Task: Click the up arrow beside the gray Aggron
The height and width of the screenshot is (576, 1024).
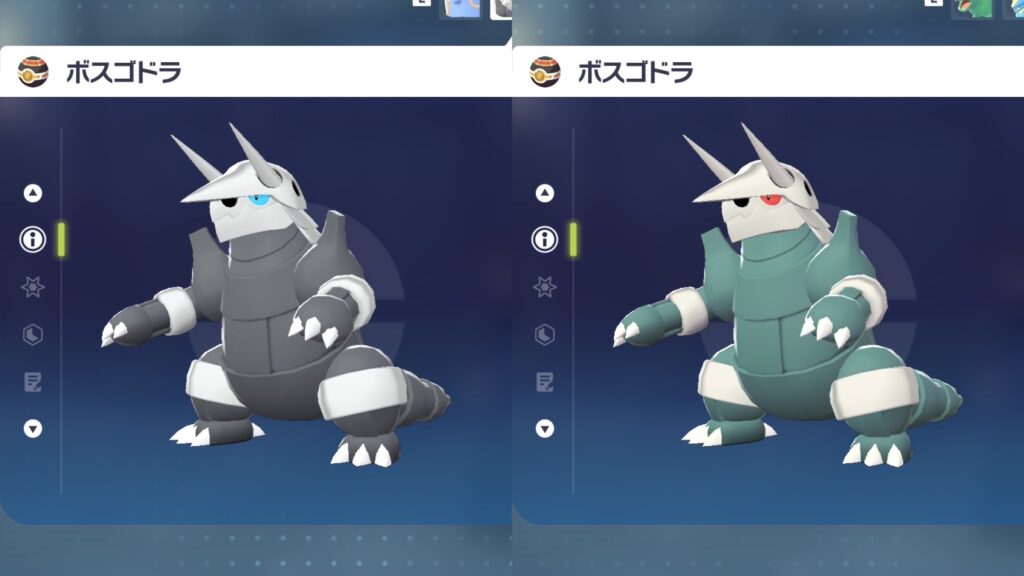Action: [x=33, y=193]
